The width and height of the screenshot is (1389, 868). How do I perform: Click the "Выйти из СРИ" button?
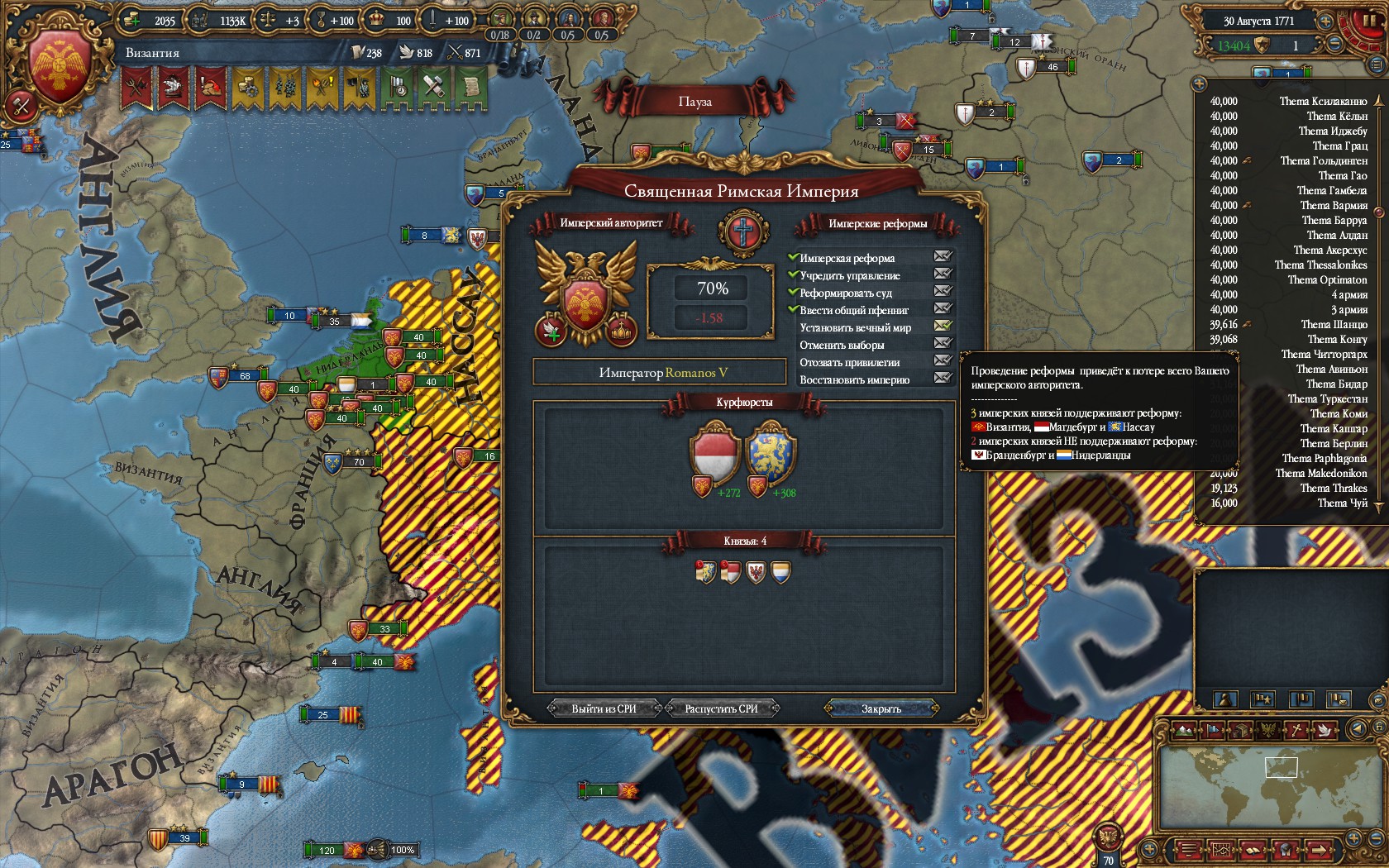click(x=604, y=708)
